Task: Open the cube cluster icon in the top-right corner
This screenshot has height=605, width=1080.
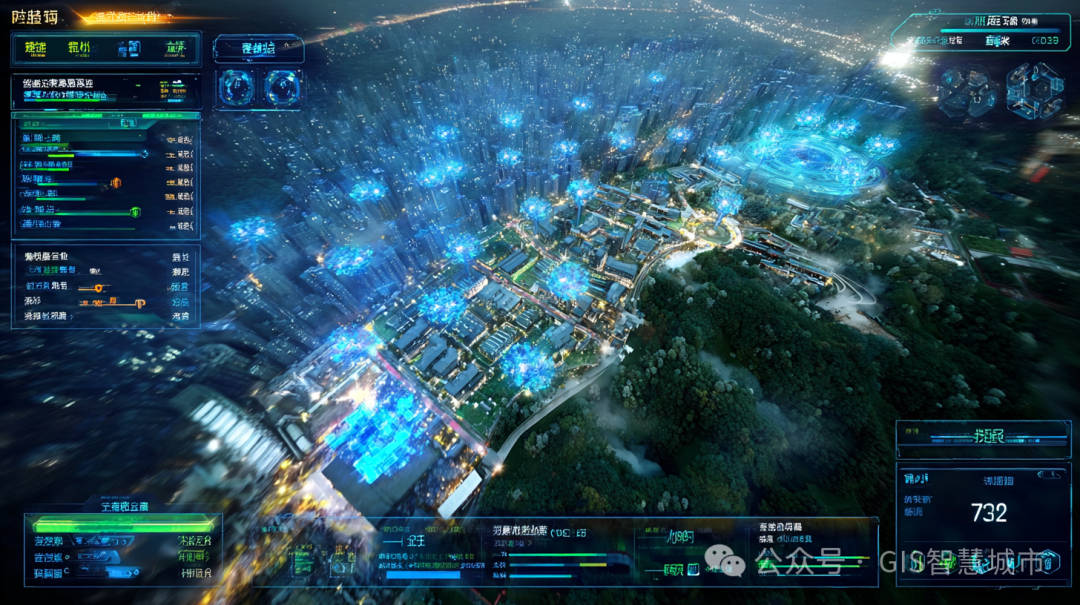Action: [x=1034, y=91]
